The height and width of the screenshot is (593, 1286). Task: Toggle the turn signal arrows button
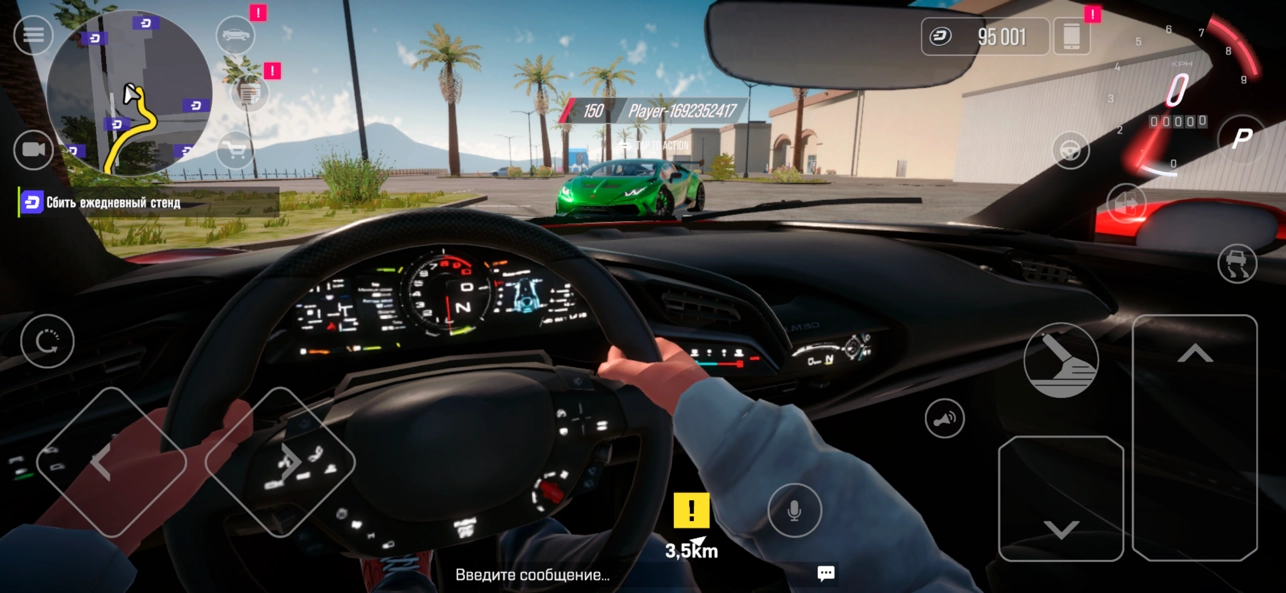(x=1127, y=203)
